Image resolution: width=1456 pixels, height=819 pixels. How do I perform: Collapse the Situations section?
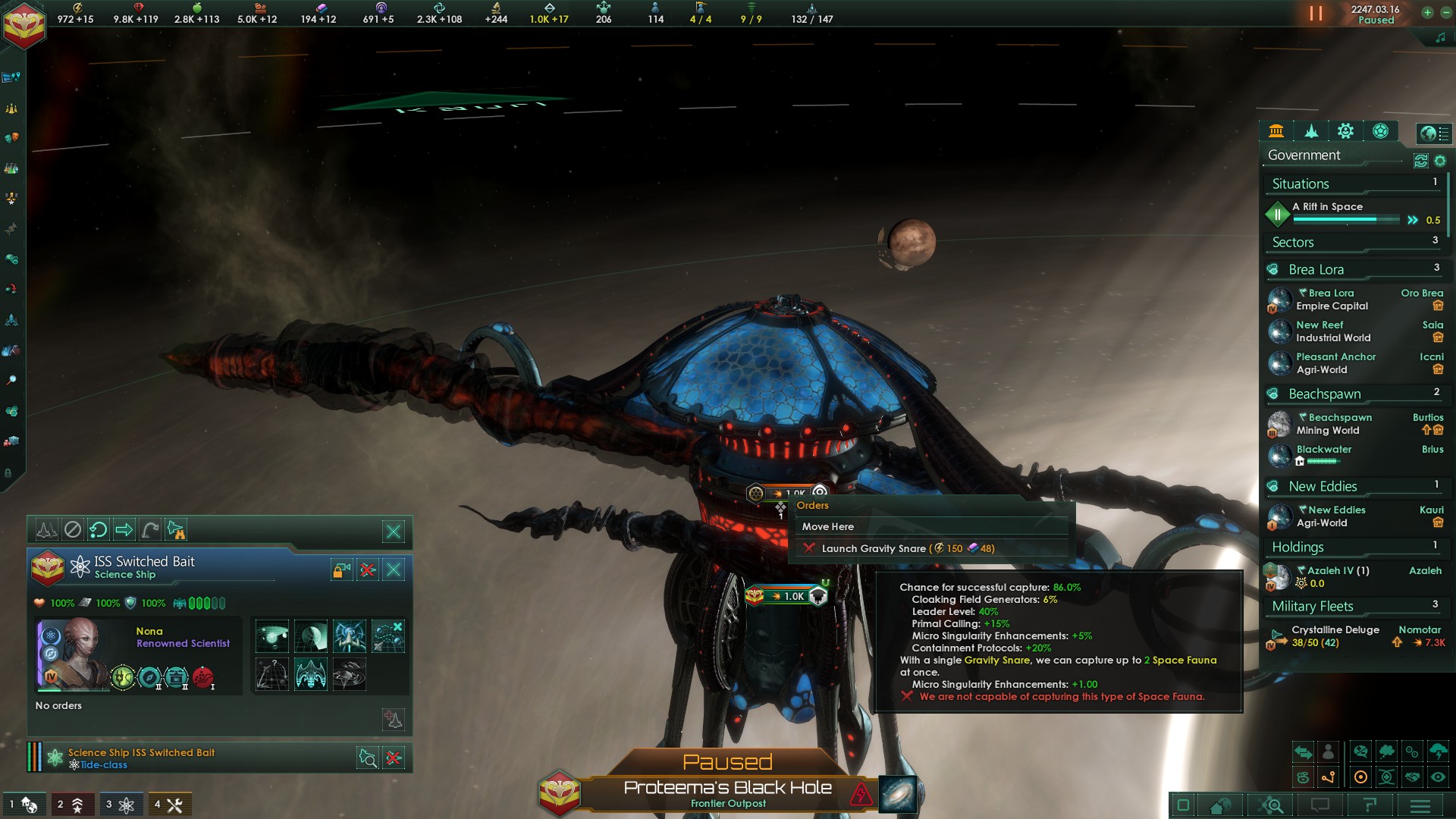(1301, 184)
